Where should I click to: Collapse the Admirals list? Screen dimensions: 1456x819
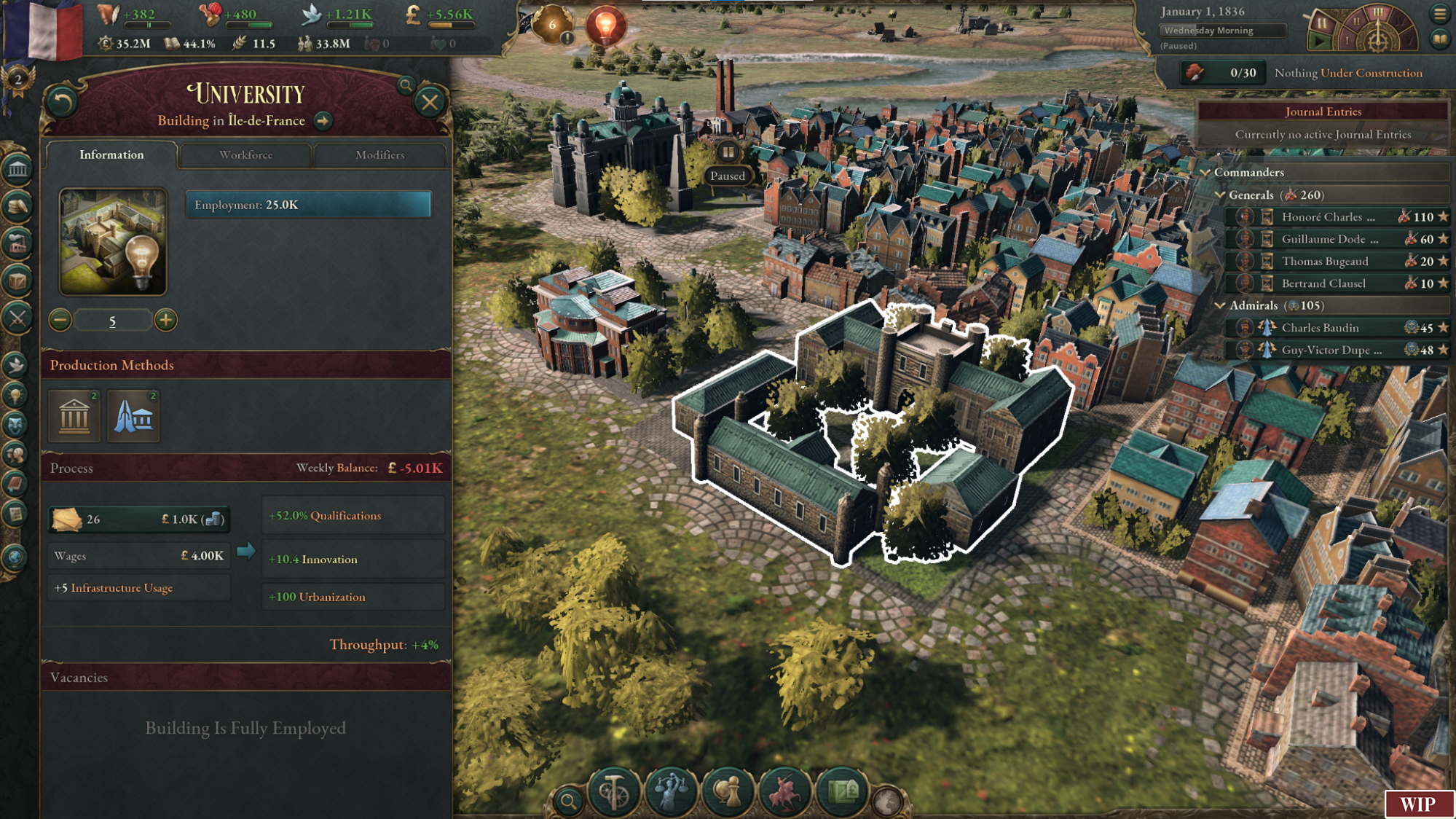(x=1221, y=306)
